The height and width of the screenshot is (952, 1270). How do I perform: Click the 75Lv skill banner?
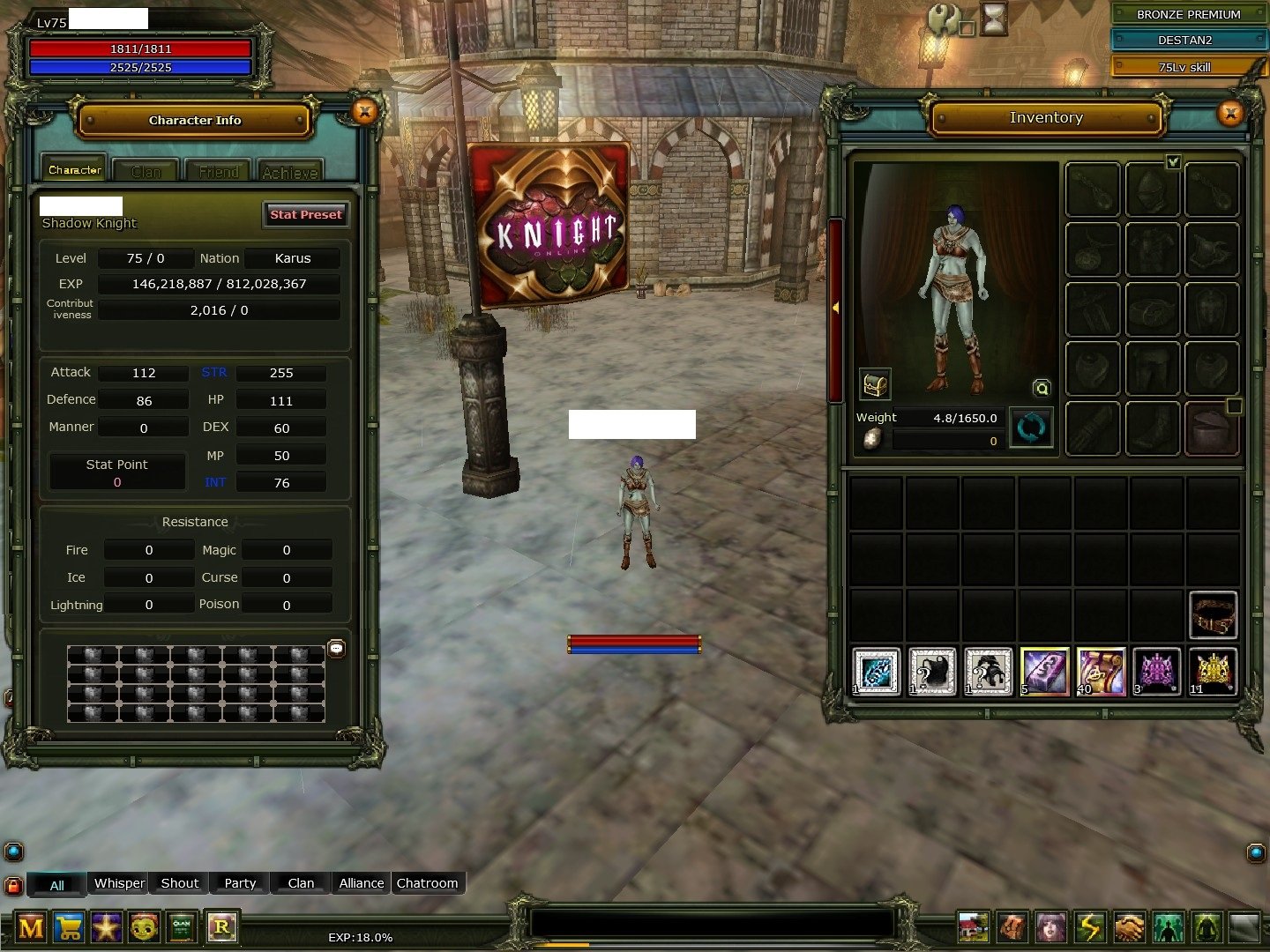pyautogui.click(x=1184, y=67)
